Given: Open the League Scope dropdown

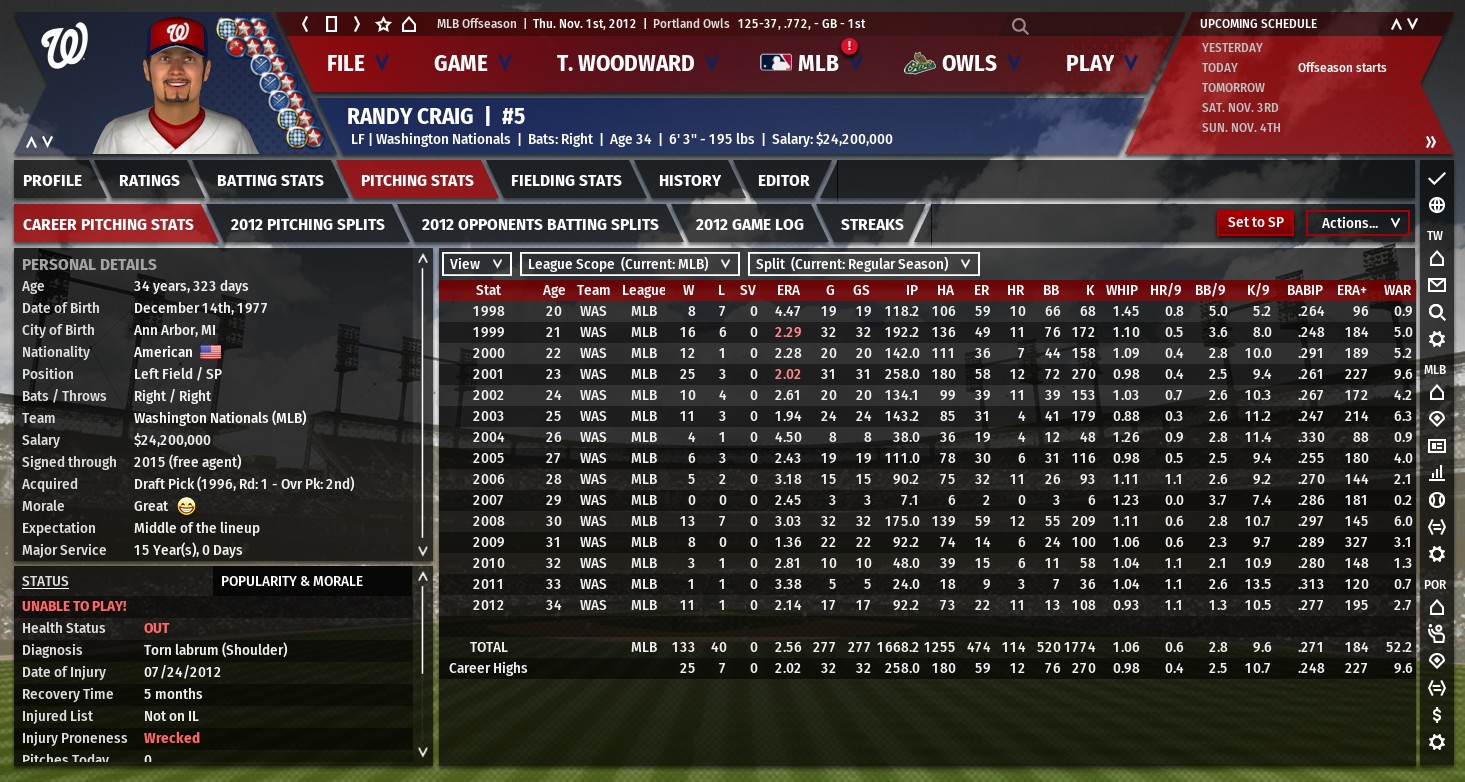Looking at the screenshot, I should [x=630, y=264].
